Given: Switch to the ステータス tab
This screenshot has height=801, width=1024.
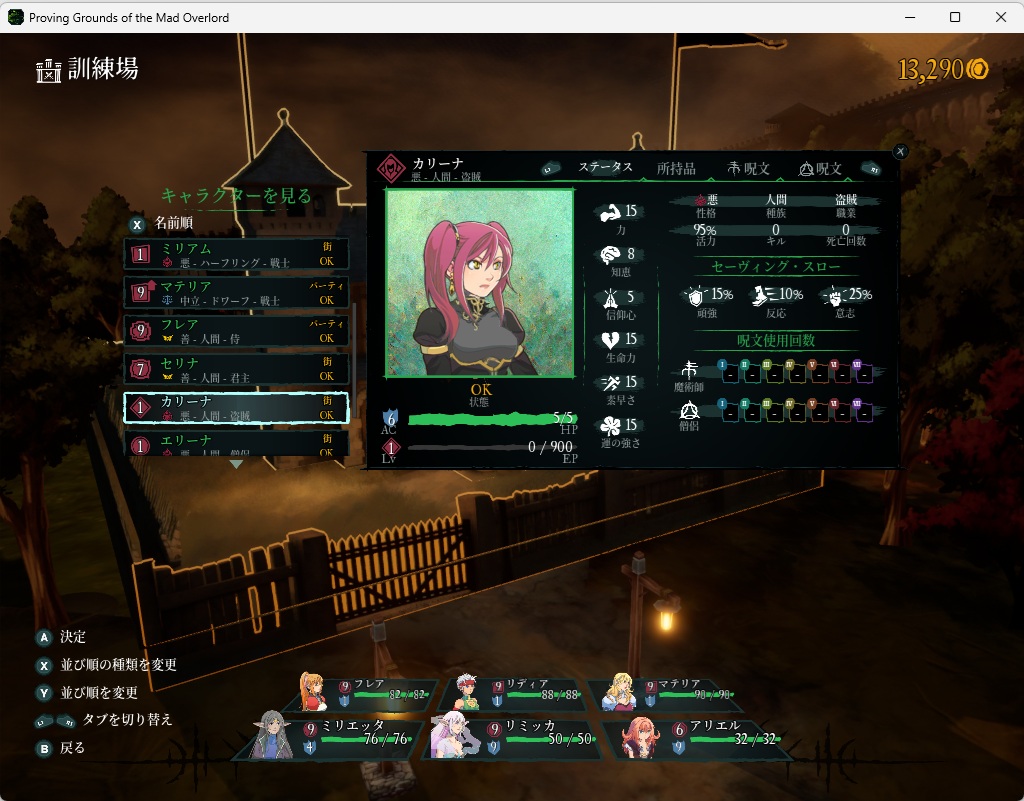Looking at the screenshot, I should point(605,168).
